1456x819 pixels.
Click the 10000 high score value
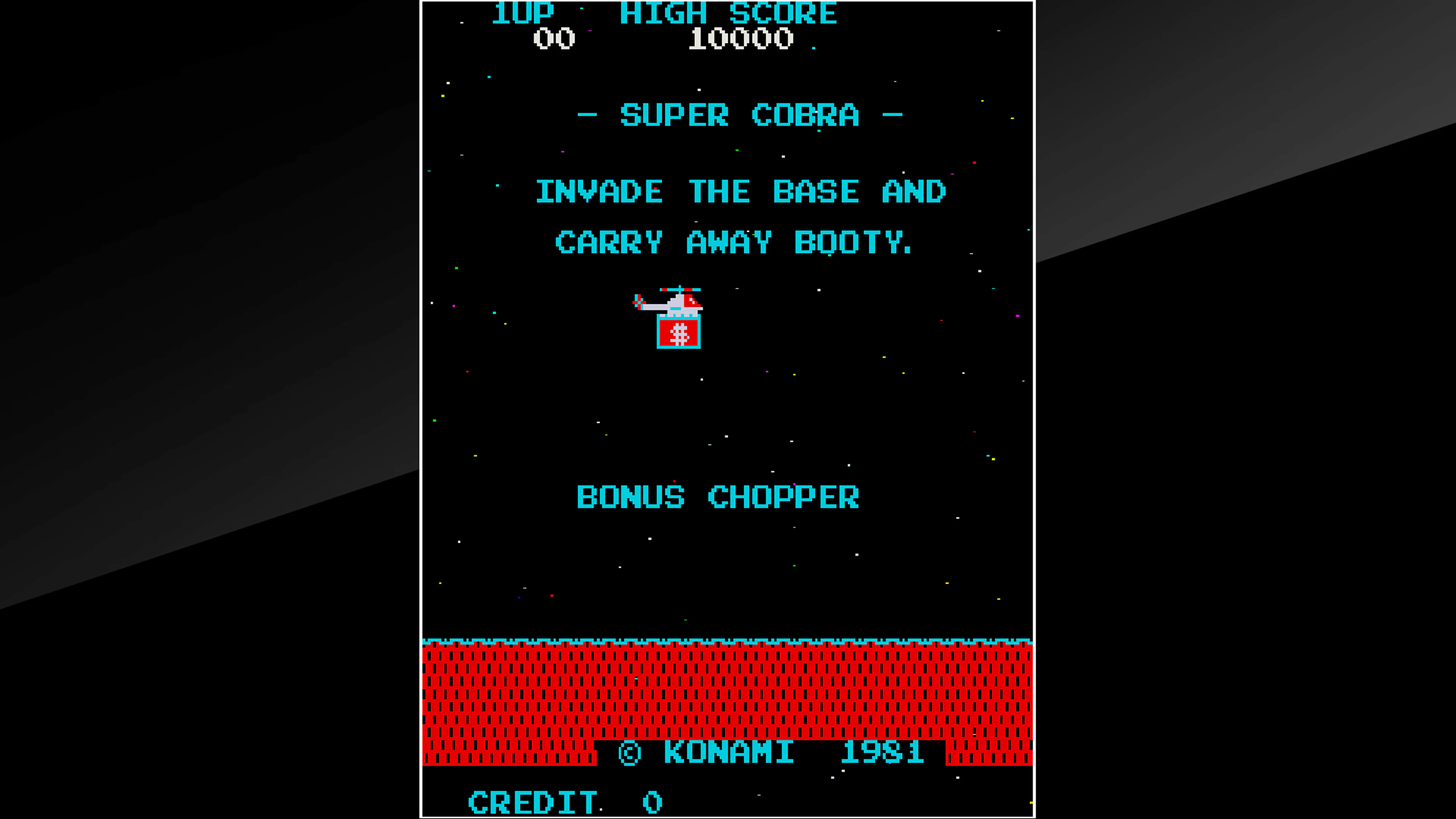click(741, 38)
